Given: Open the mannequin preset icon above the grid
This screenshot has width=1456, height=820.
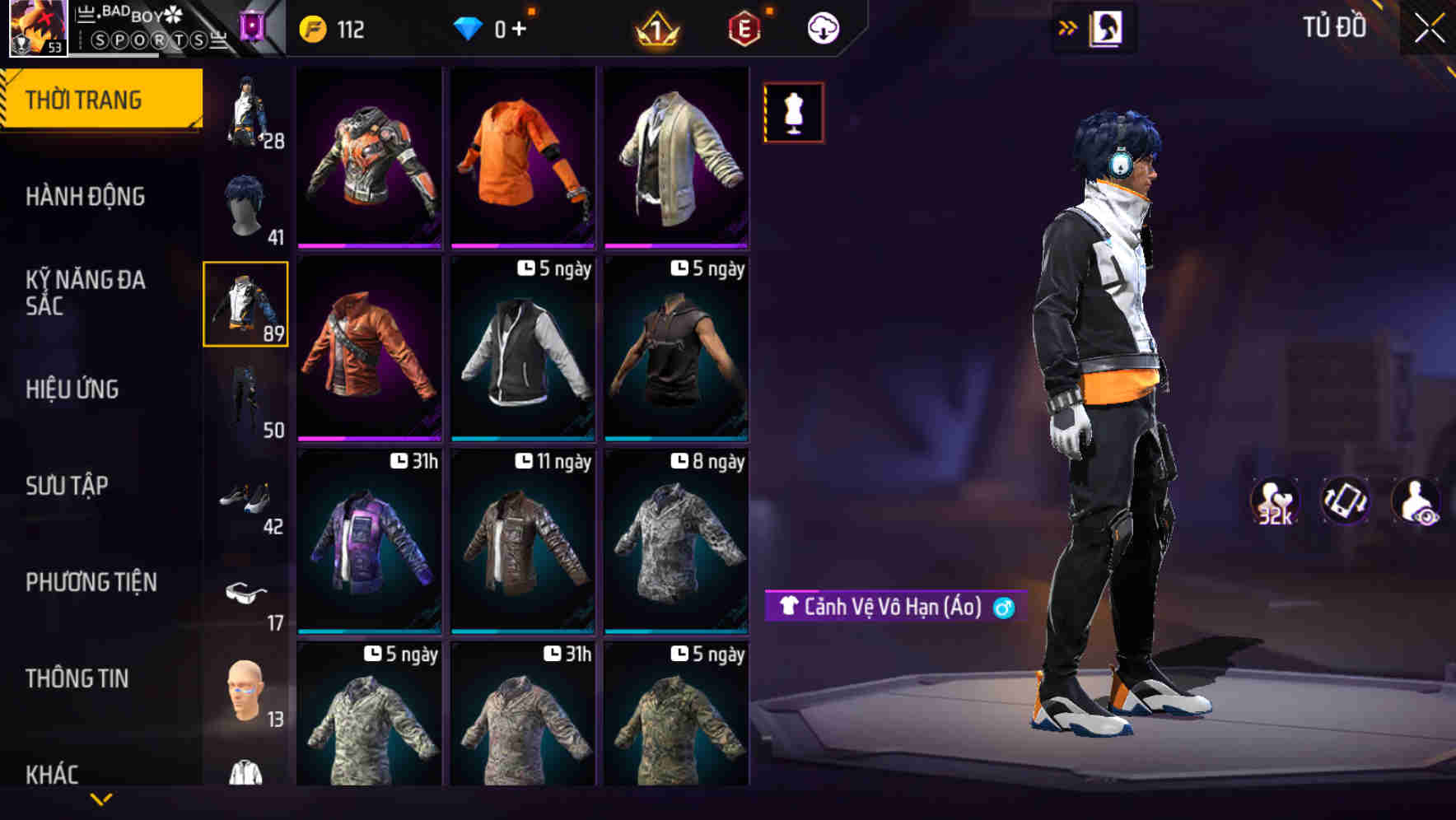Looking at the screenshot, I should [x=793, y=113].
